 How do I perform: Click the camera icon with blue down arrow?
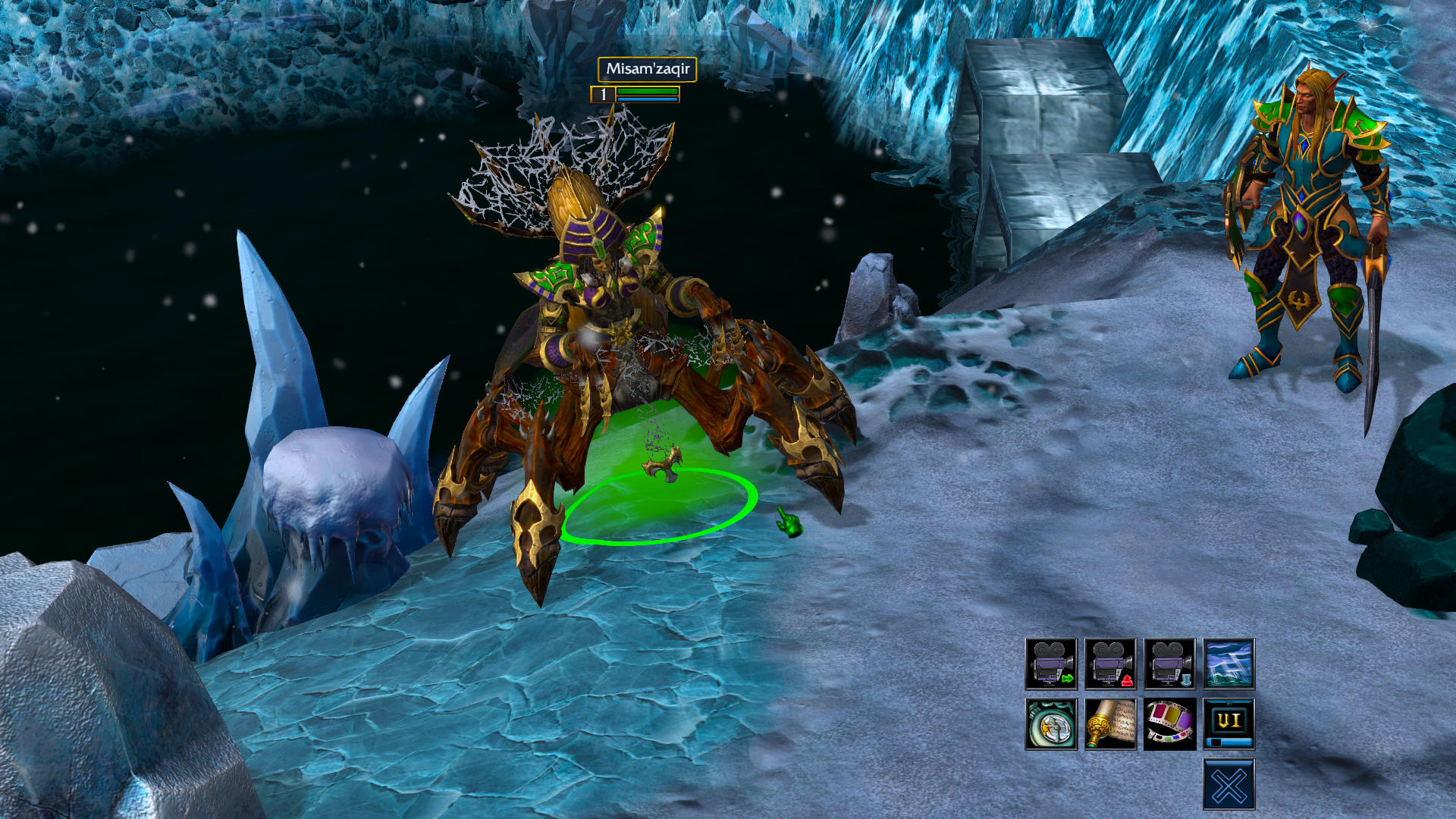coord(1169,664)
